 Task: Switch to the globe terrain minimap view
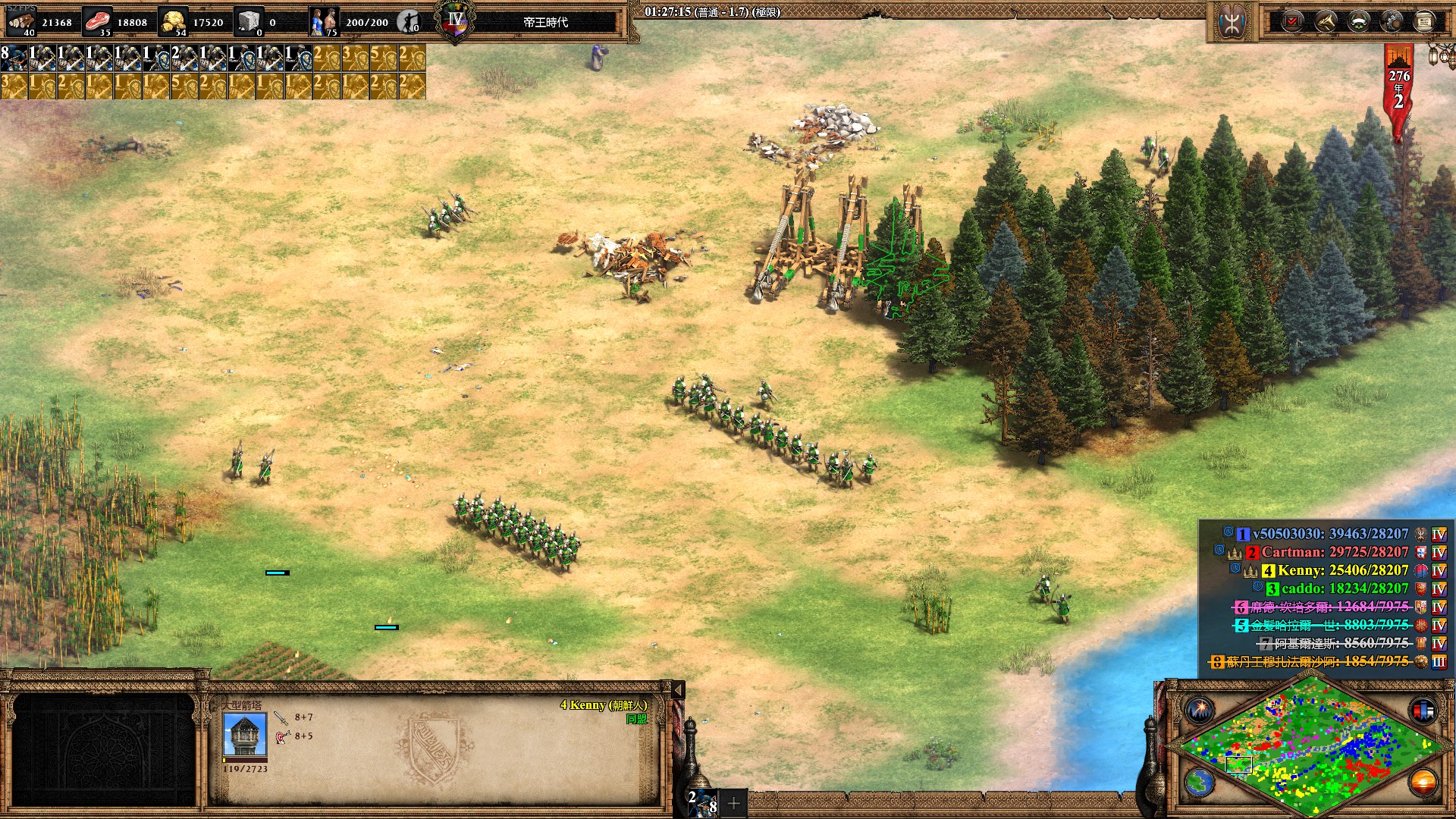click(x=1200, y=782)
